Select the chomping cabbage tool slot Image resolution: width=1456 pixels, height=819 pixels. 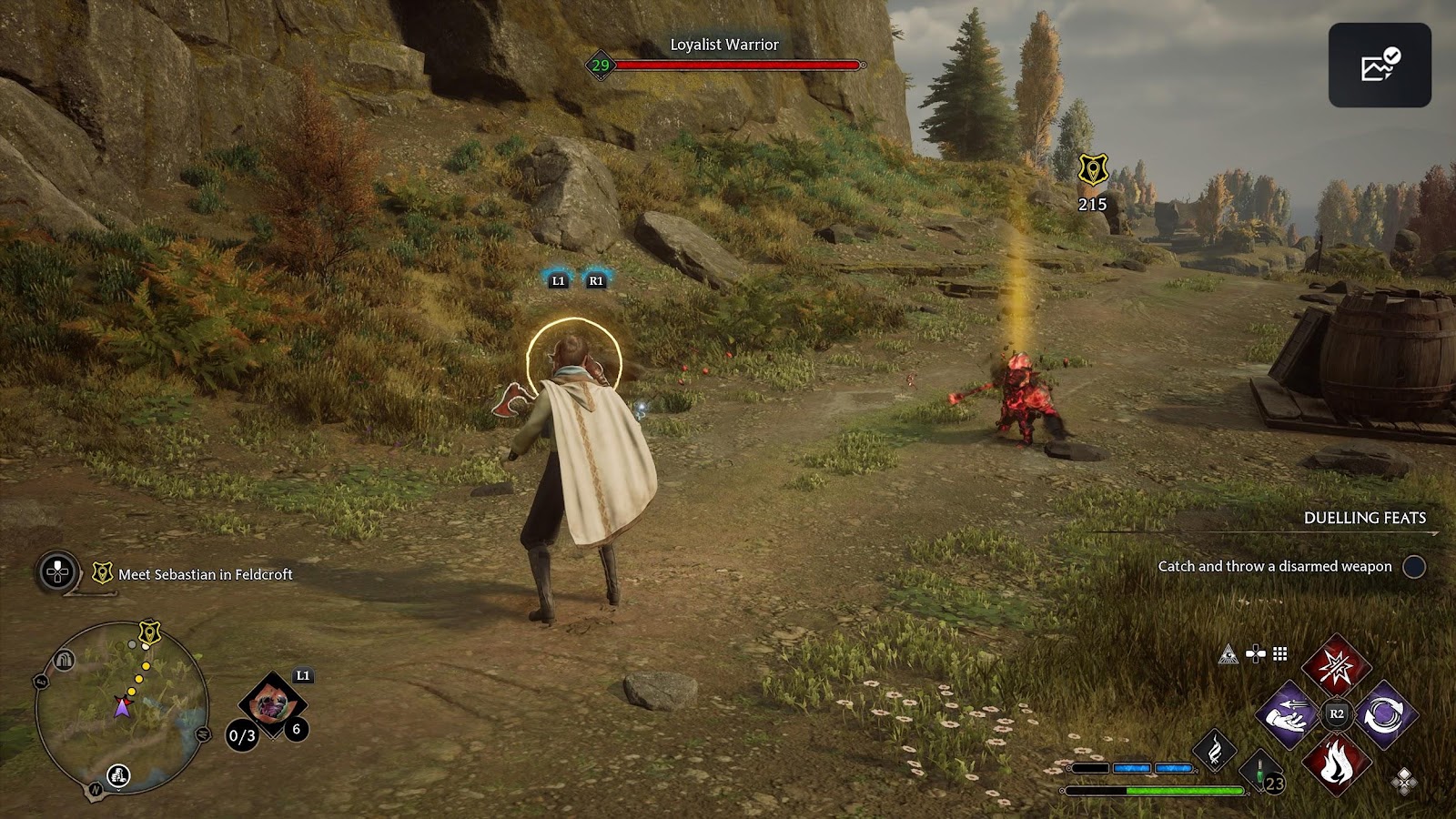270,703
